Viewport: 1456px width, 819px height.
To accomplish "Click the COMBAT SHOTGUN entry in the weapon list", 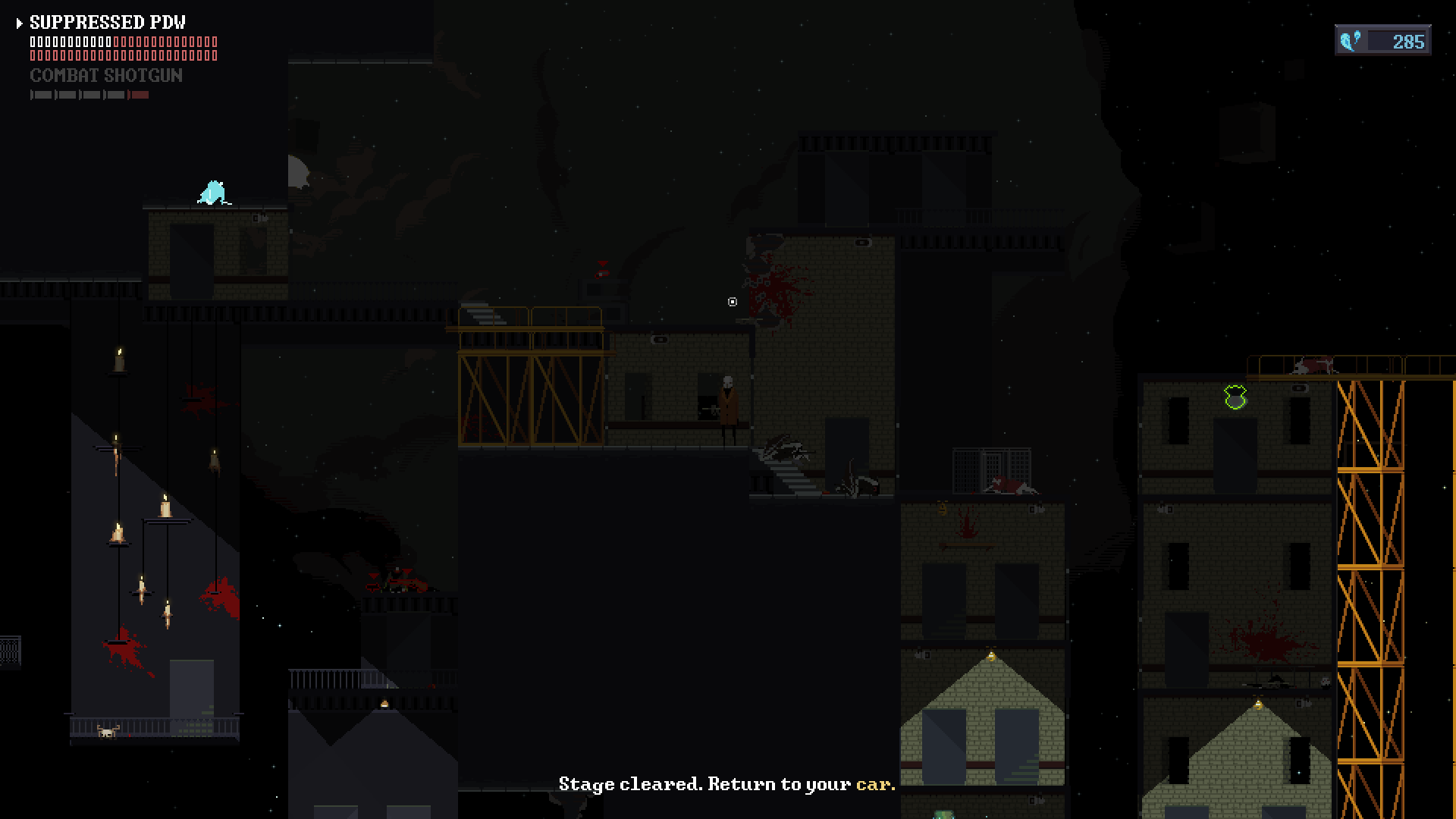I will 106,75.
